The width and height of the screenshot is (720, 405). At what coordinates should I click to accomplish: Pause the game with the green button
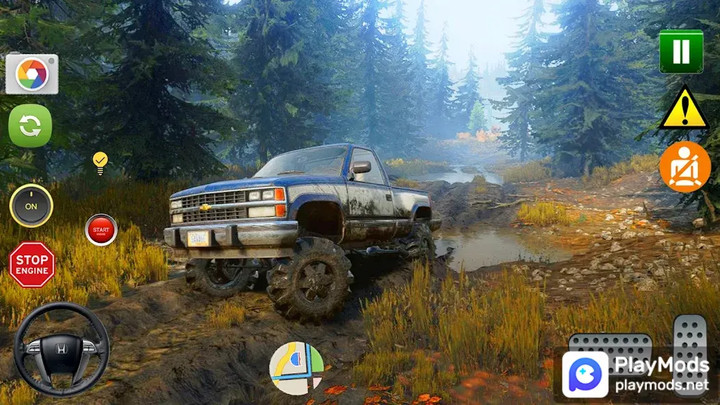[681, 51]
